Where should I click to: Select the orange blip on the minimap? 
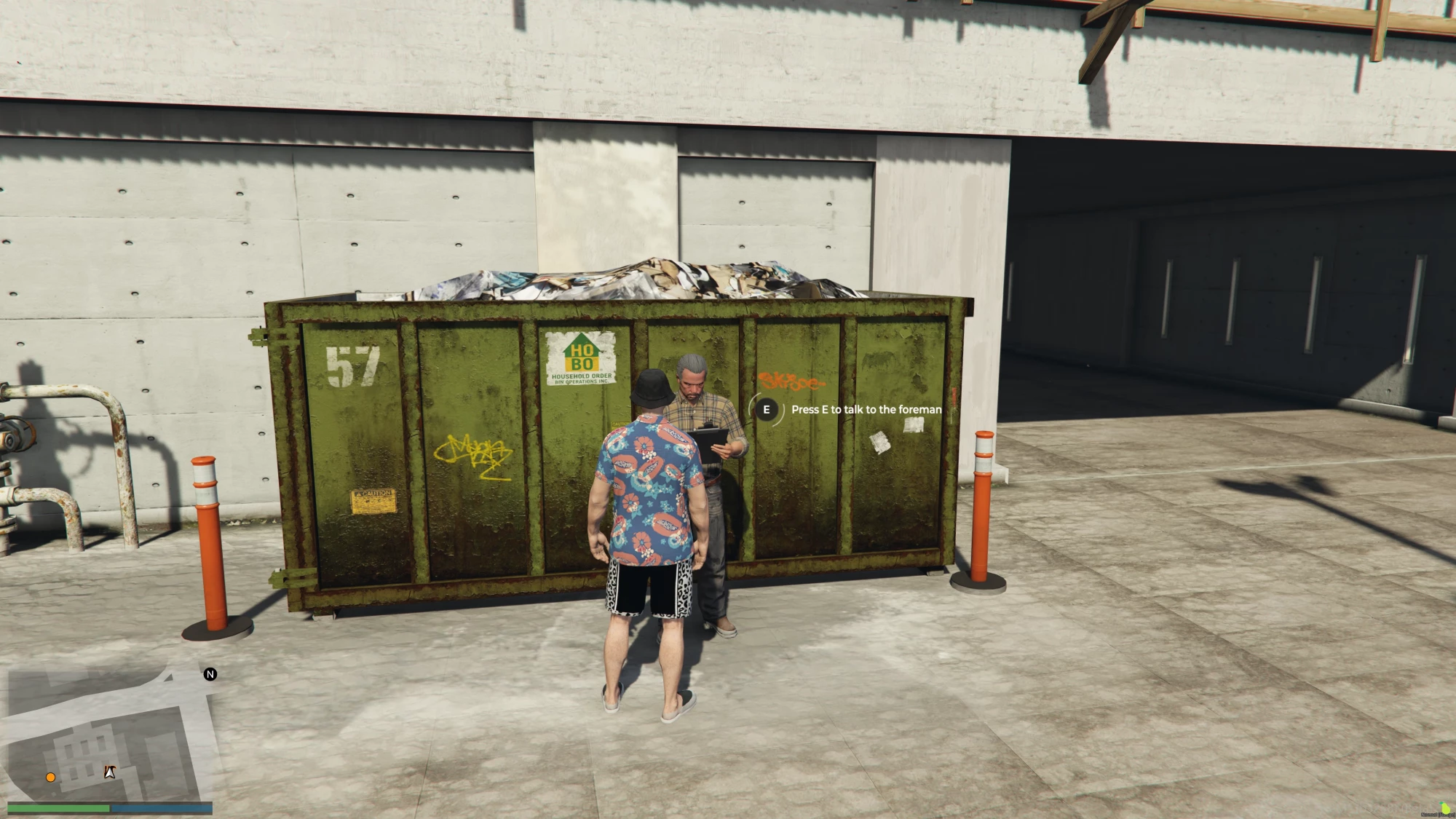(50, 778)
